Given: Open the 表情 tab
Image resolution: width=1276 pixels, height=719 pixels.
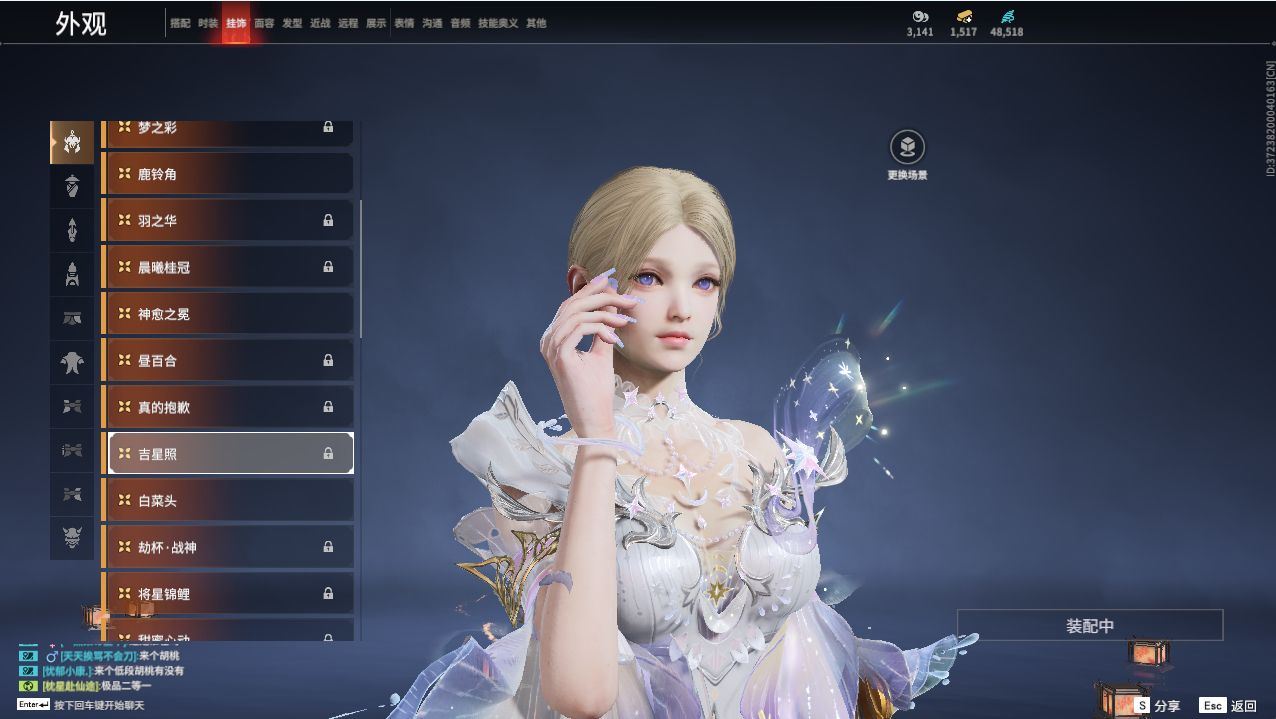Looking at the screenshot, I should [404, 23].
